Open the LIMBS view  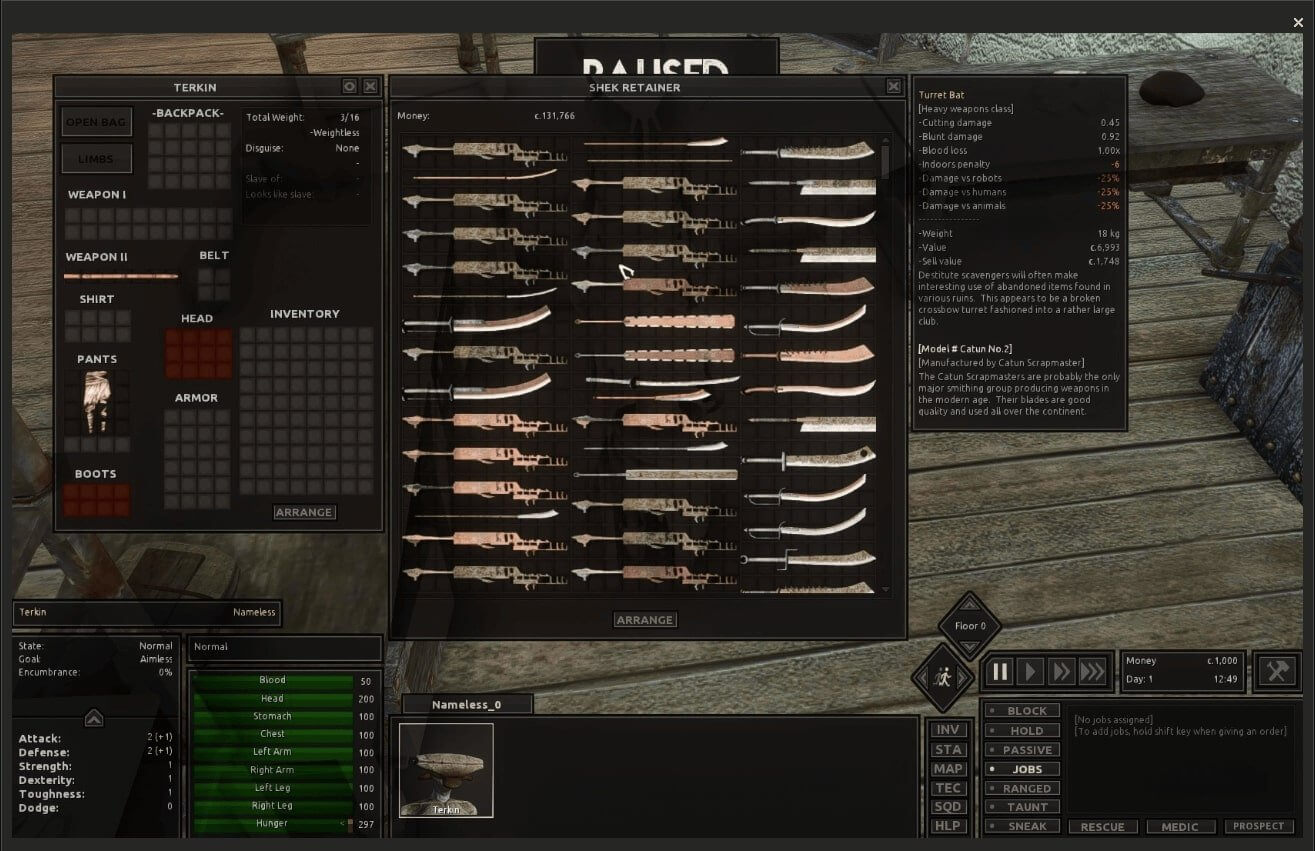95,158
